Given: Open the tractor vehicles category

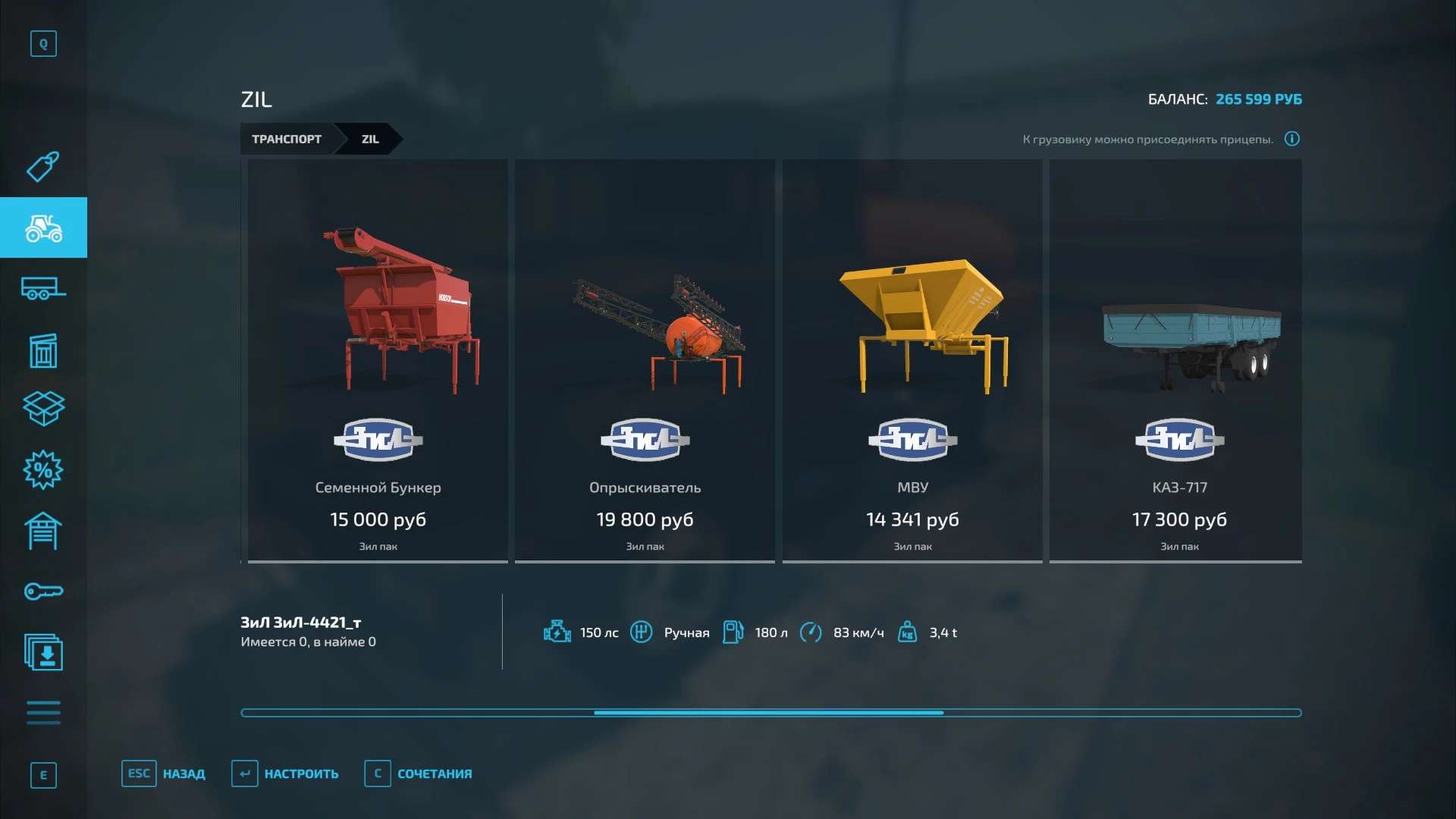Looking at the screenshot, I should (43, 227).
